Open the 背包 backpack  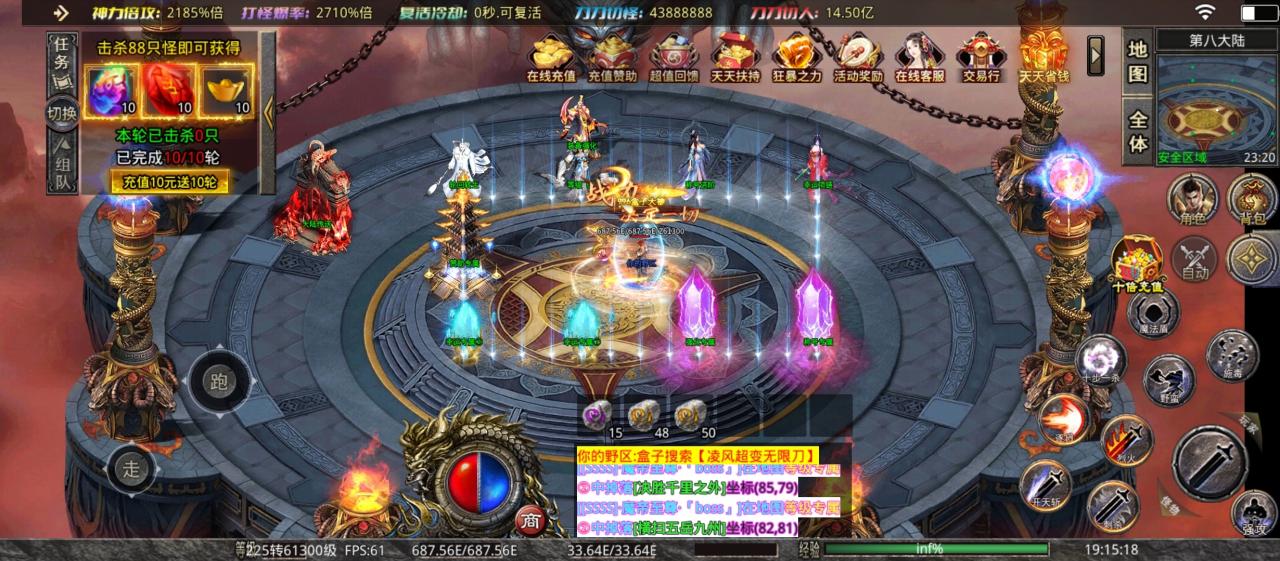(1251, 198)
